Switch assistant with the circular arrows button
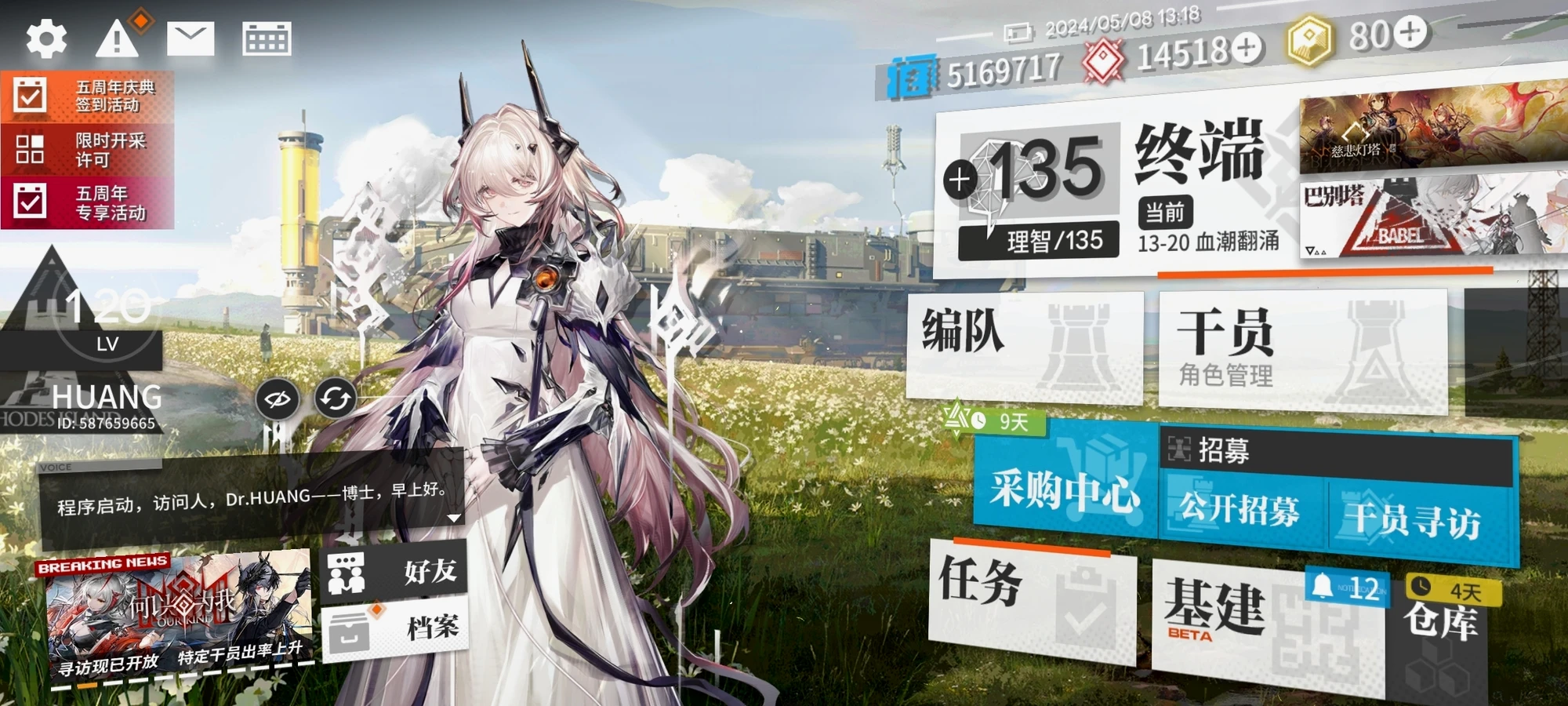 coord(336,399)
